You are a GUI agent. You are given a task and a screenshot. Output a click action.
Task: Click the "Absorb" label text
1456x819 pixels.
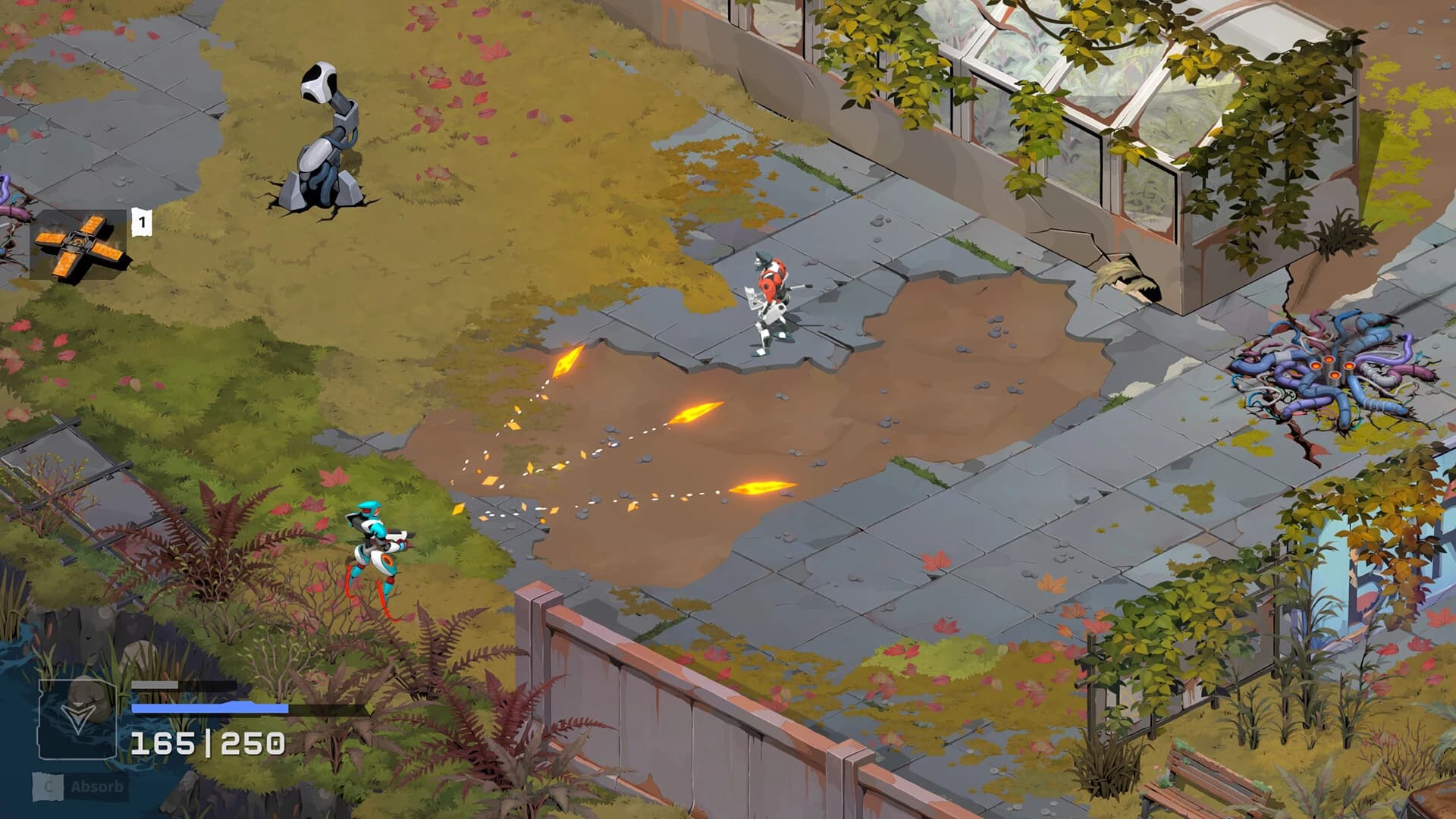pyautogui.click(x=97, y=787)
